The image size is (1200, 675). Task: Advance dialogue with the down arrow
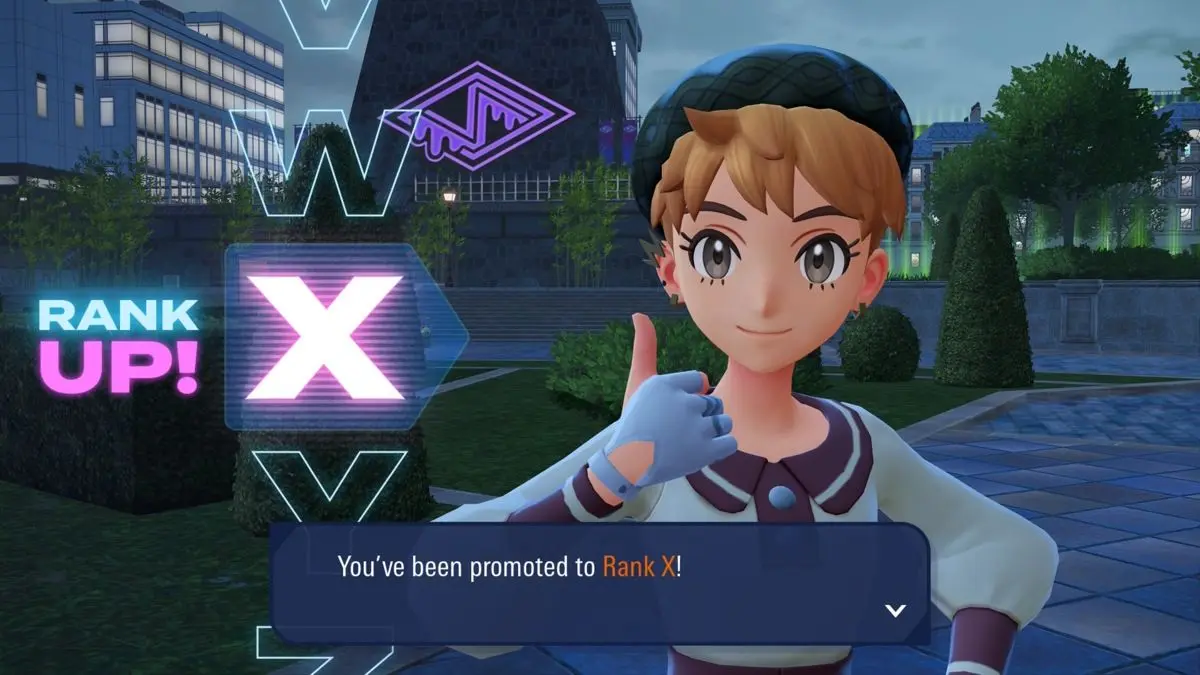(x=895, y=610)
